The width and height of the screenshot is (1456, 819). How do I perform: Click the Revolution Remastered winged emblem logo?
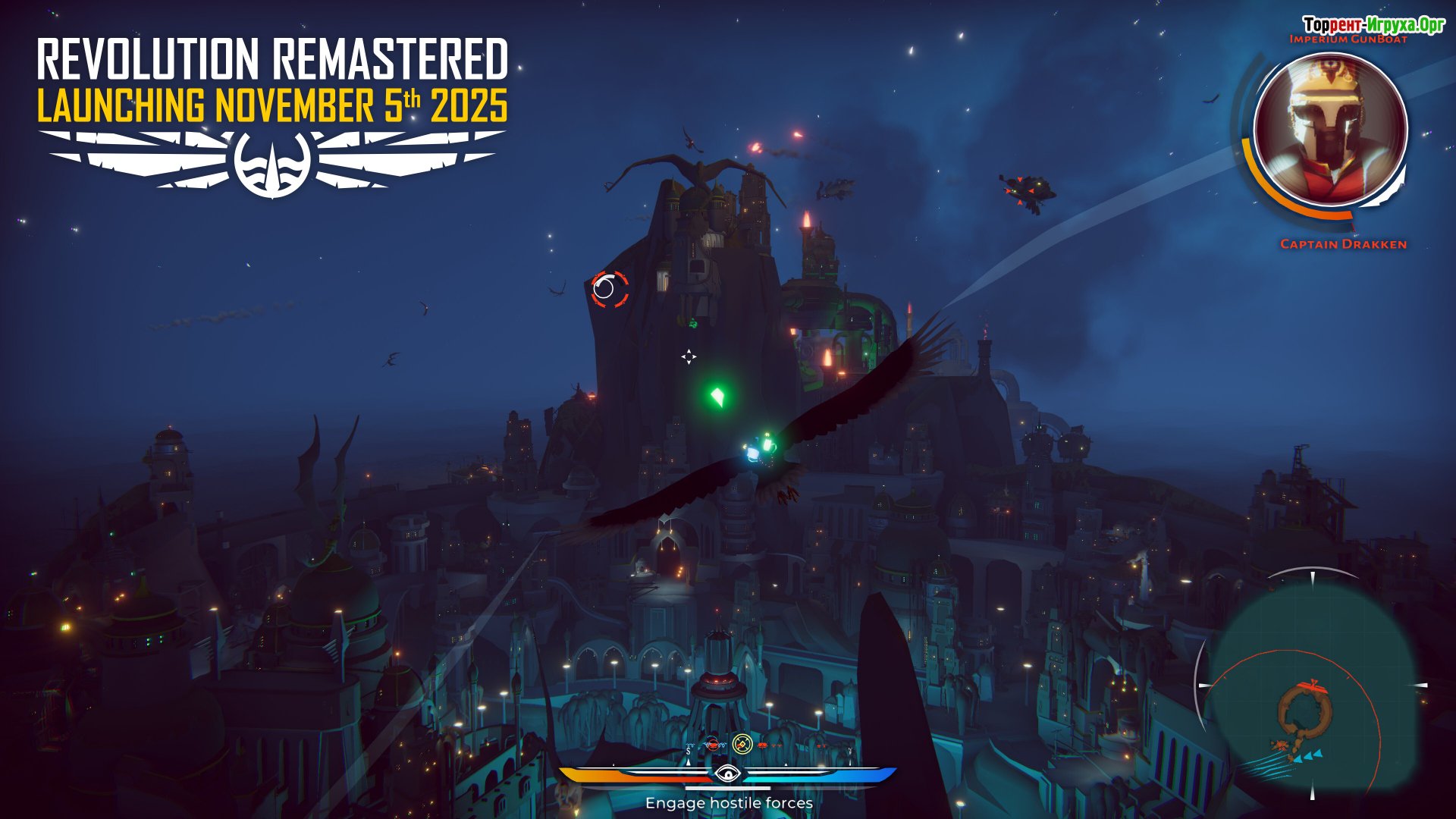(272, 162)
